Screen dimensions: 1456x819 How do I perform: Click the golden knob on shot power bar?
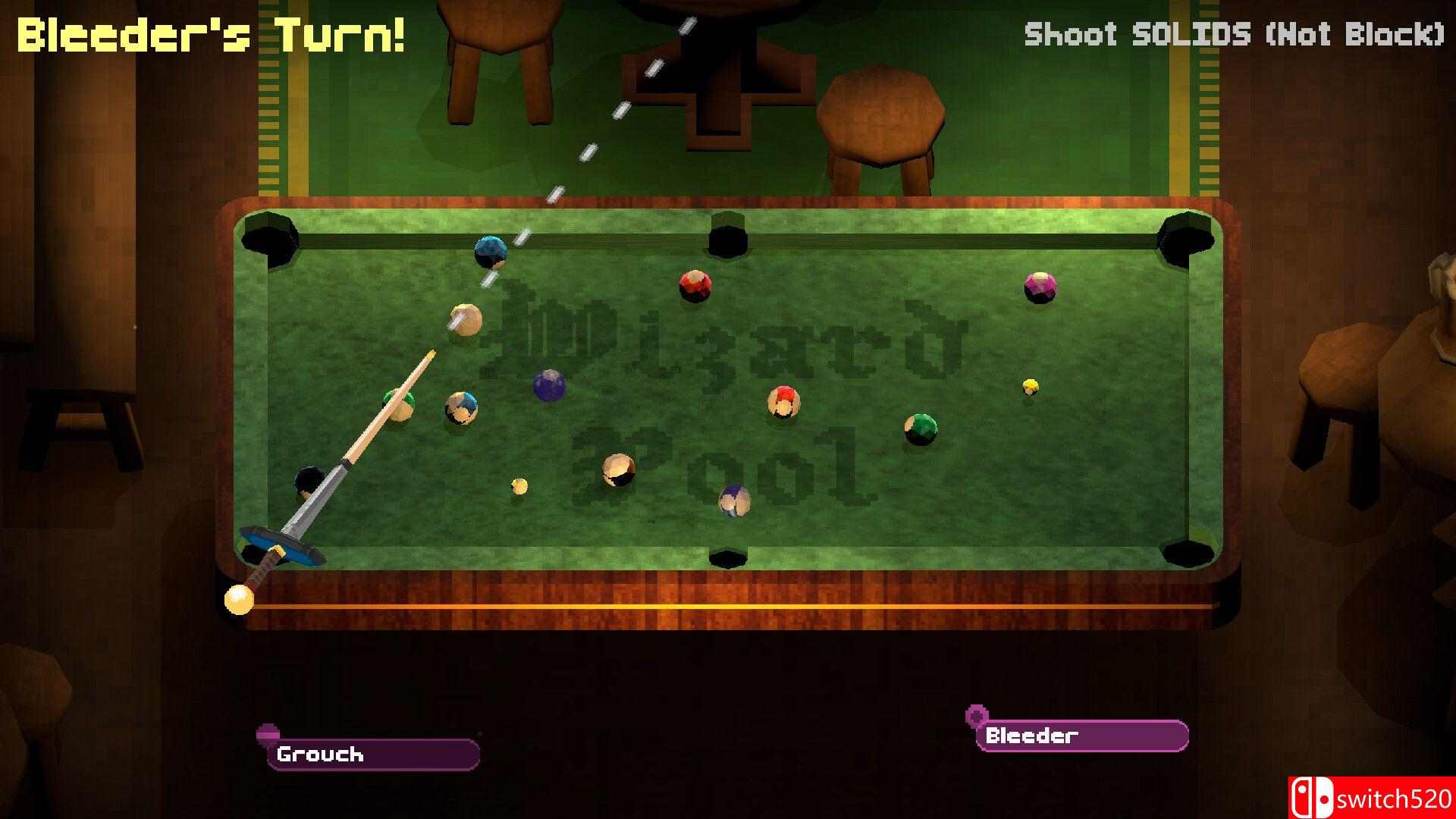coord(239,600)
